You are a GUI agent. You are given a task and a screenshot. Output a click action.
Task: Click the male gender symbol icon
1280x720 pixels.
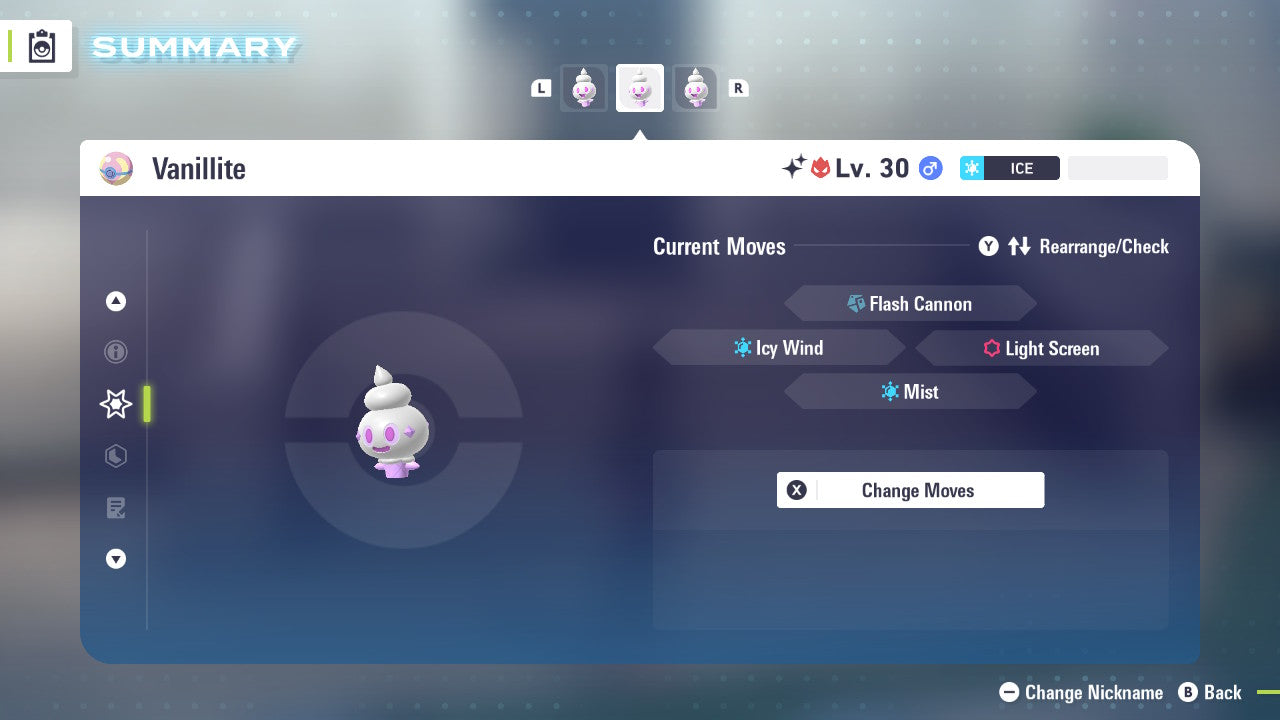point(928,168)
